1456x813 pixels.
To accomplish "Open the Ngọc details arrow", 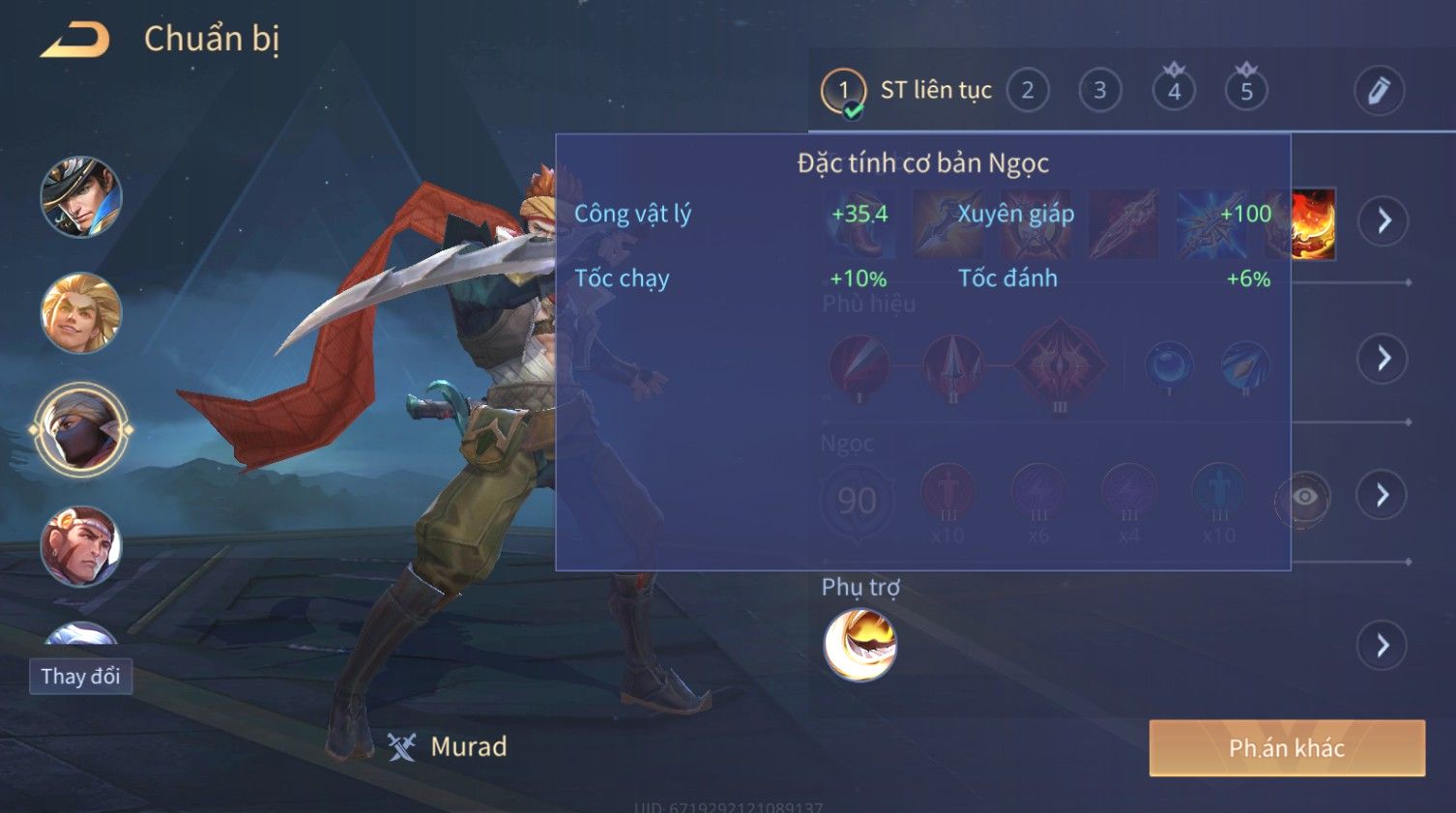I will (x=1383, y=496).
